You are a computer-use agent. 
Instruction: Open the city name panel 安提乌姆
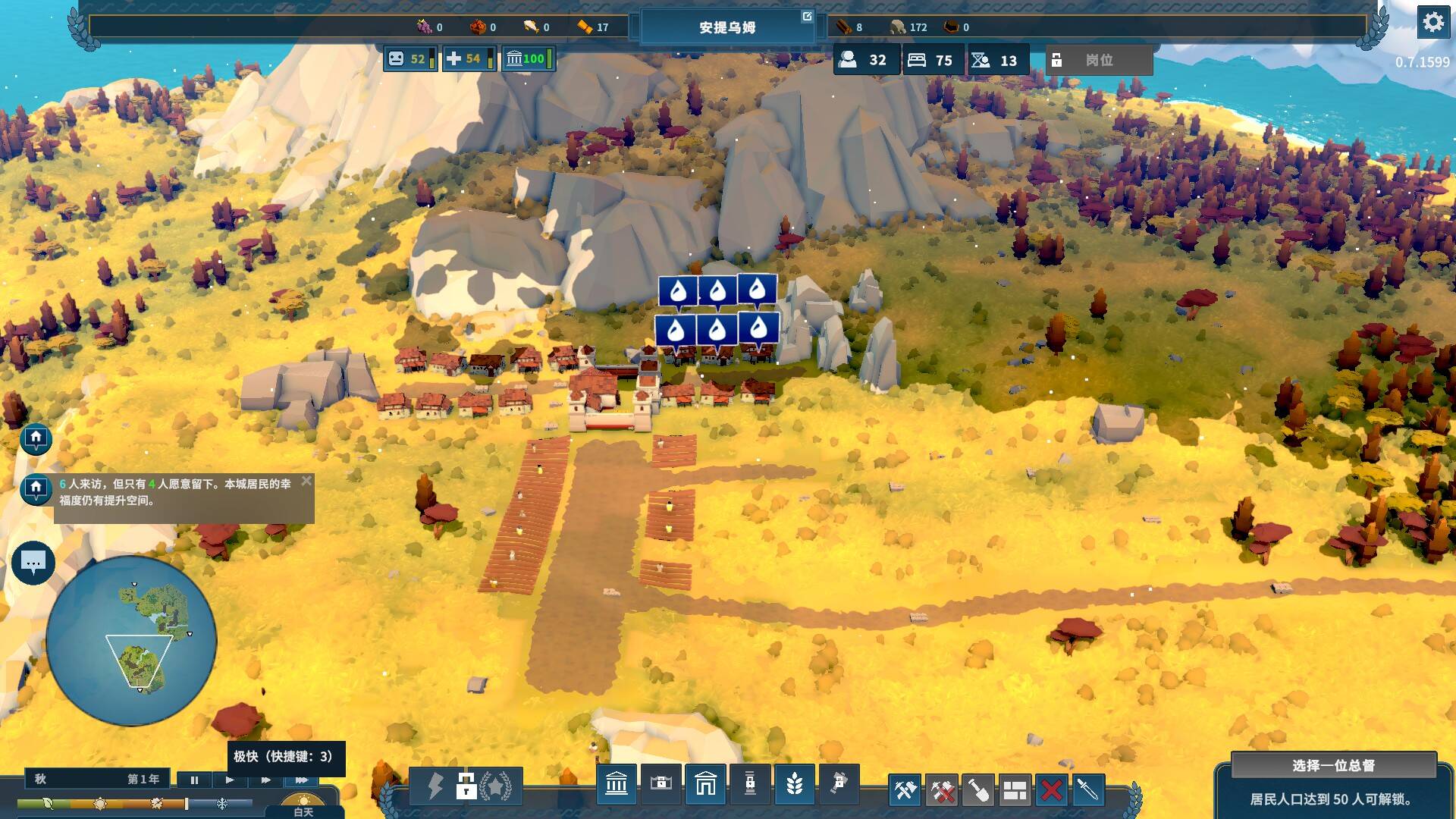tap(726, 27)
